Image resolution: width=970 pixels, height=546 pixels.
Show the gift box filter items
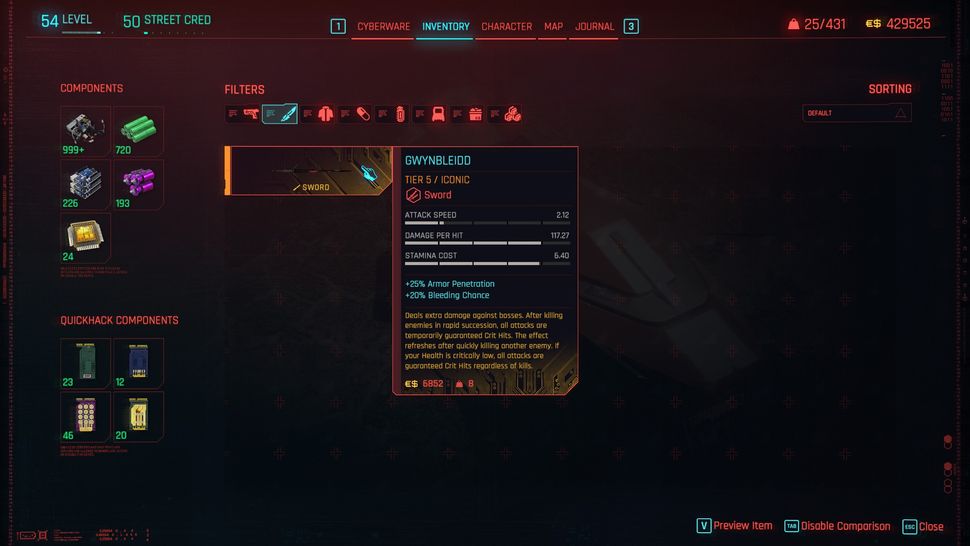[x=474, y=114]
